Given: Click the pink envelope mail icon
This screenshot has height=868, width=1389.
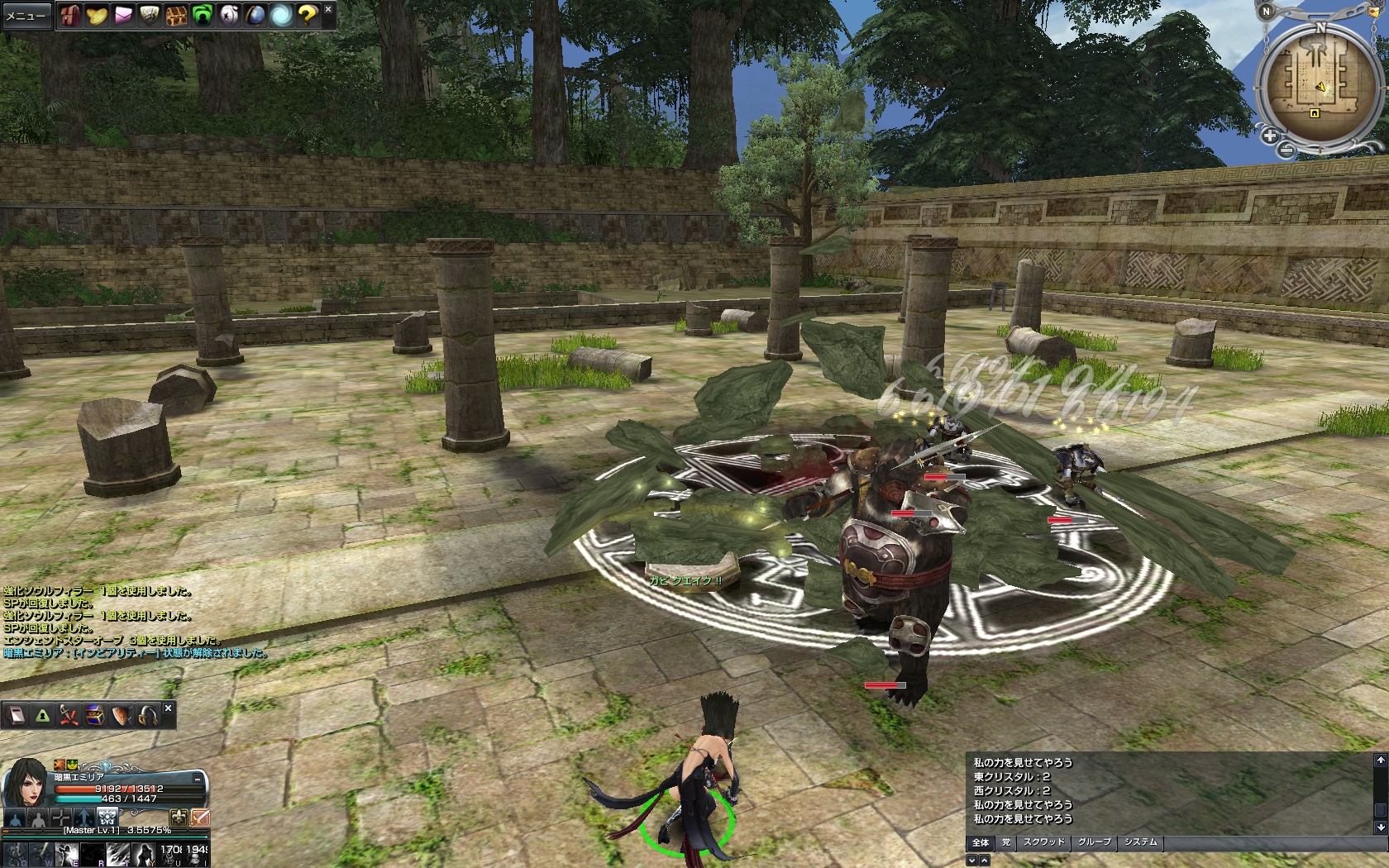Looking at the screenshot, I should [122, 16].
